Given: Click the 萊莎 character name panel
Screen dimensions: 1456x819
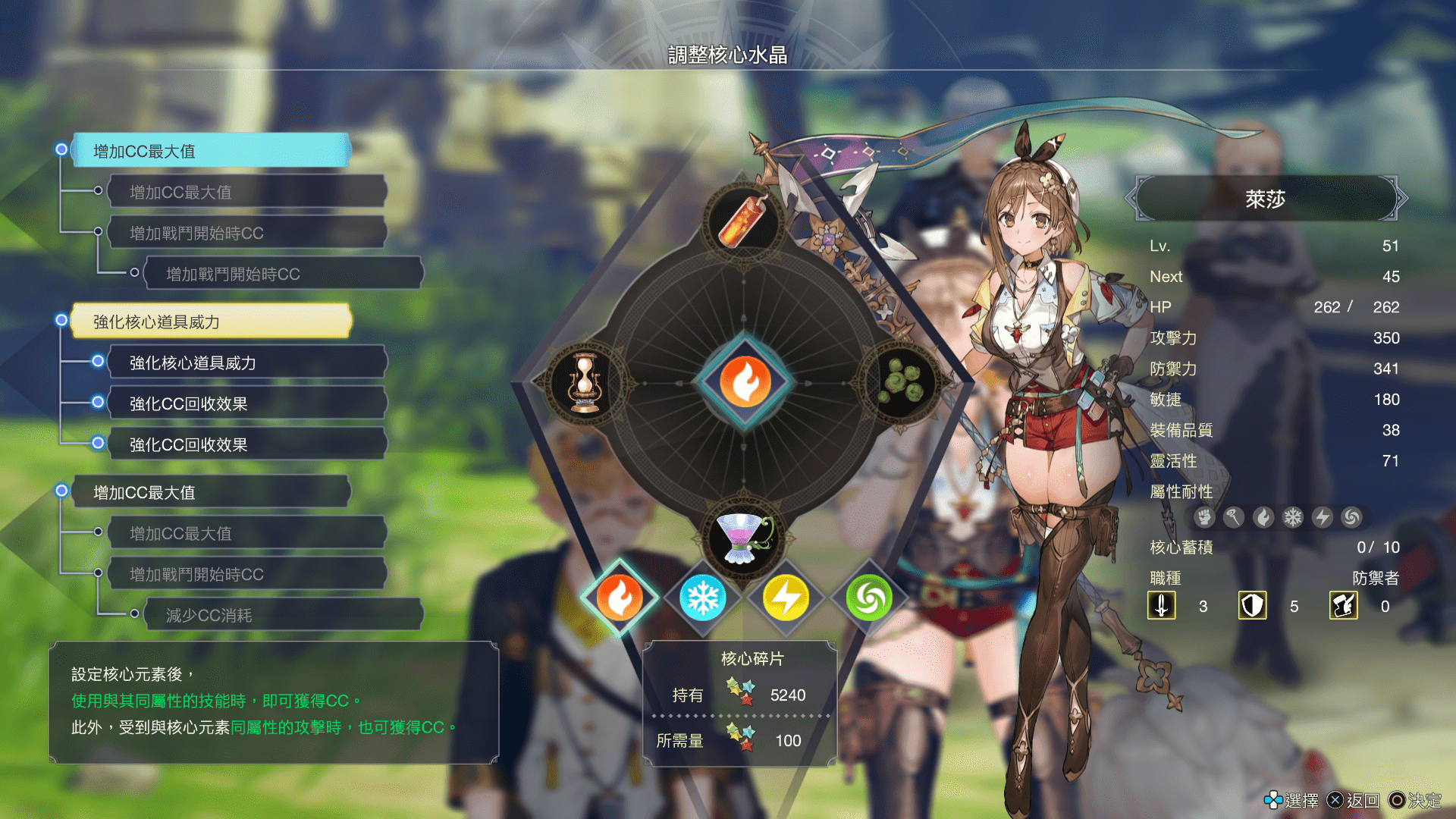Looking at the screenshot, I should (x=1265, y=199).
